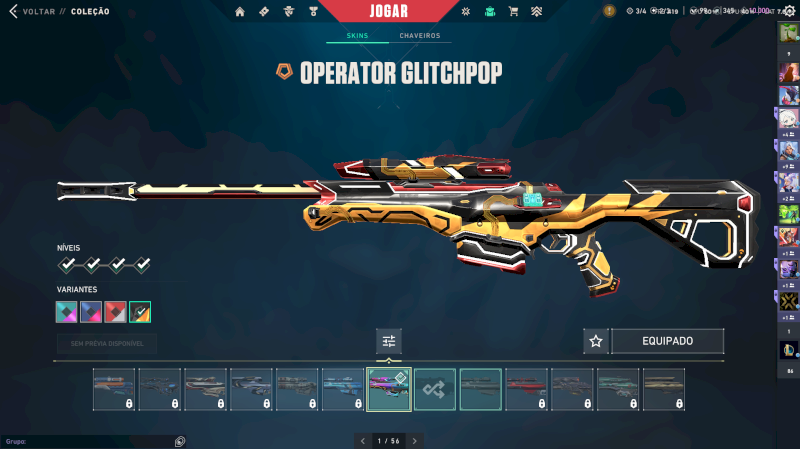Screen dimensions: 800x449
Task: Mark skin as favorite with star button
Action: [596, 341]
